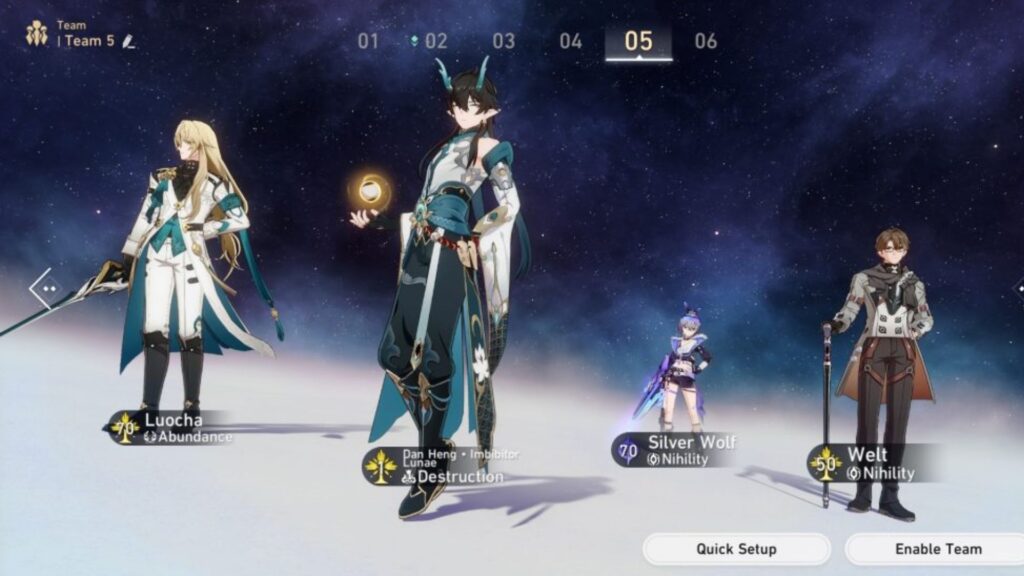Screen dimensions: 1024x576
Task: Activate the Enable Team button
Action: (937, 549)
